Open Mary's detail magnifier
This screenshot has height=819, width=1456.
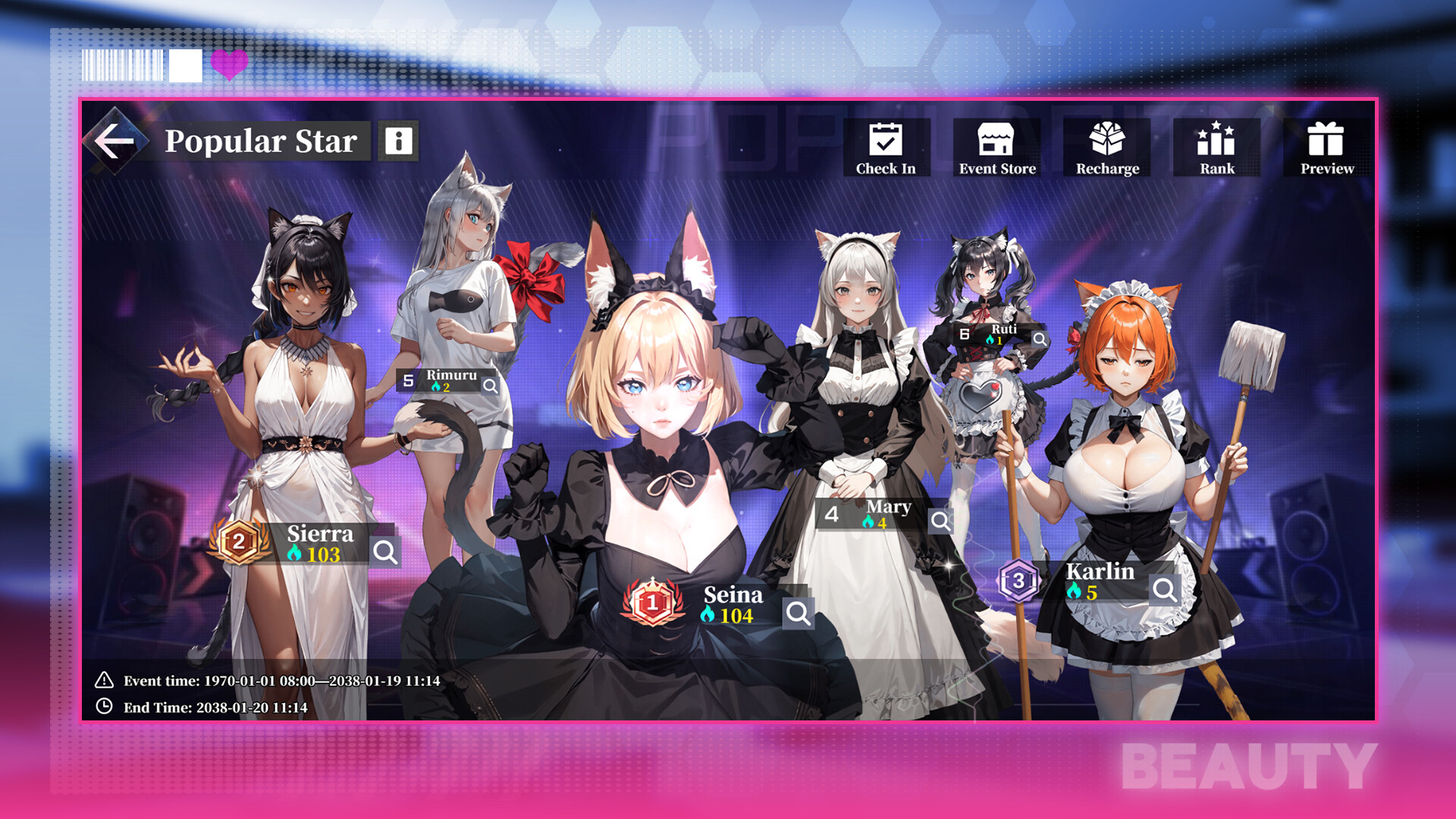click(x=940, y=521)
